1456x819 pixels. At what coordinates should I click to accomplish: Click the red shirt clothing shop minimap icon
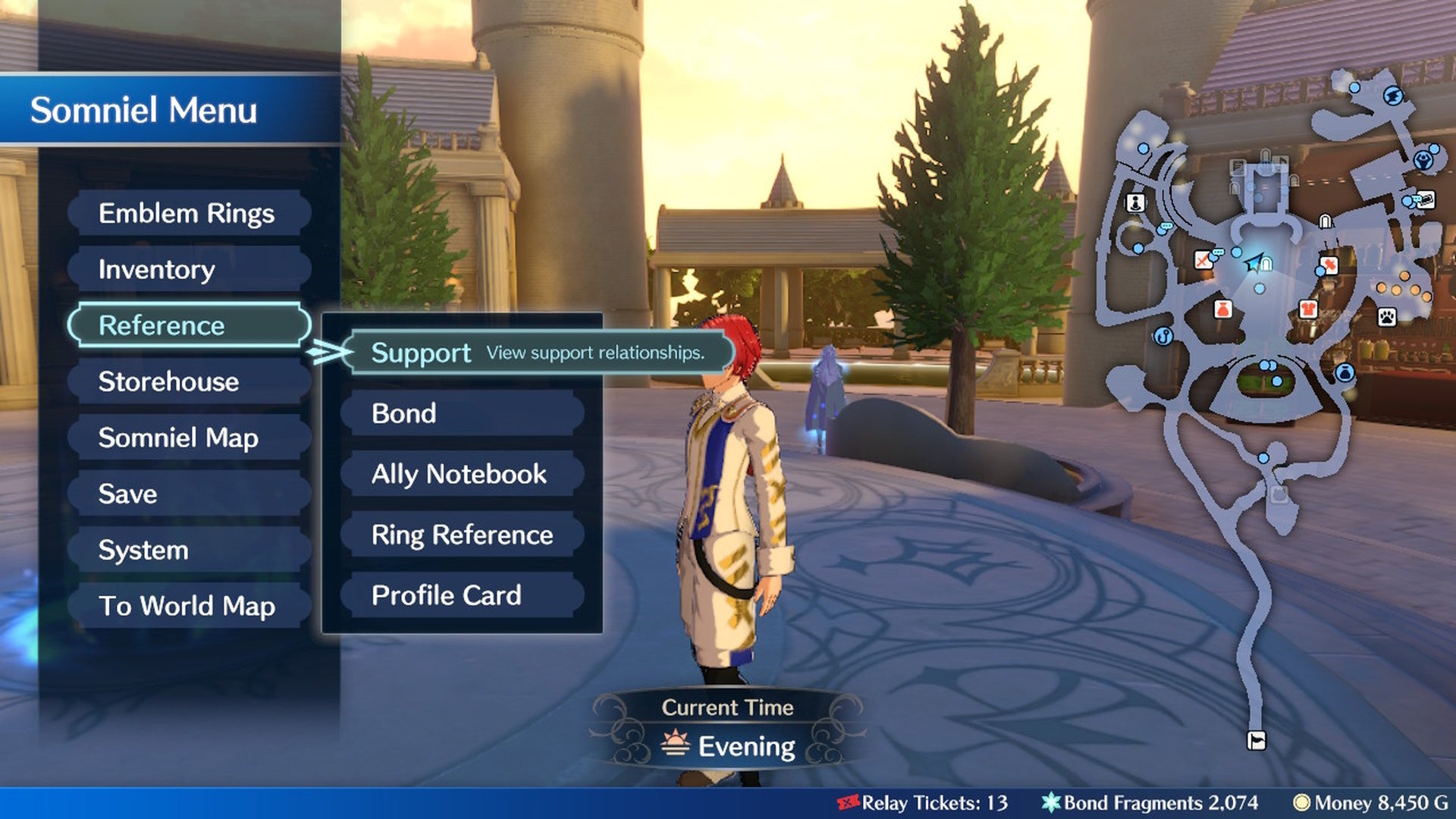point(1307,308)
